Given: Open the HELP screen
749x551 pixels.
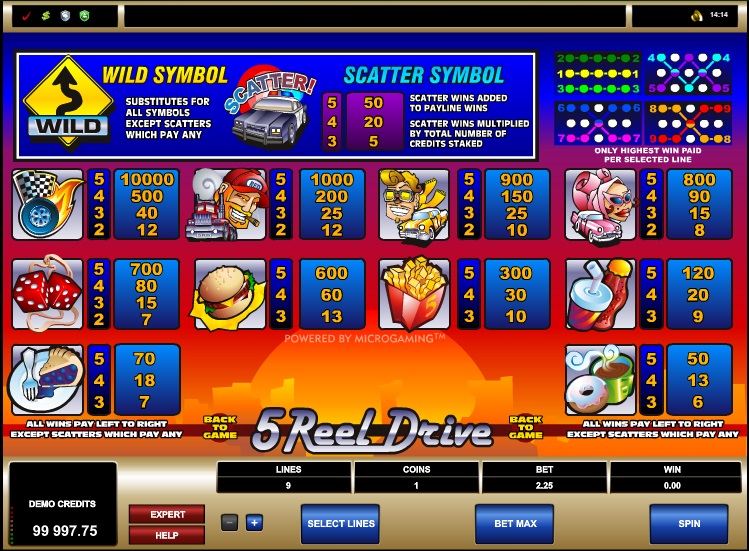Looking at the screenshot, I should point(168,536).
